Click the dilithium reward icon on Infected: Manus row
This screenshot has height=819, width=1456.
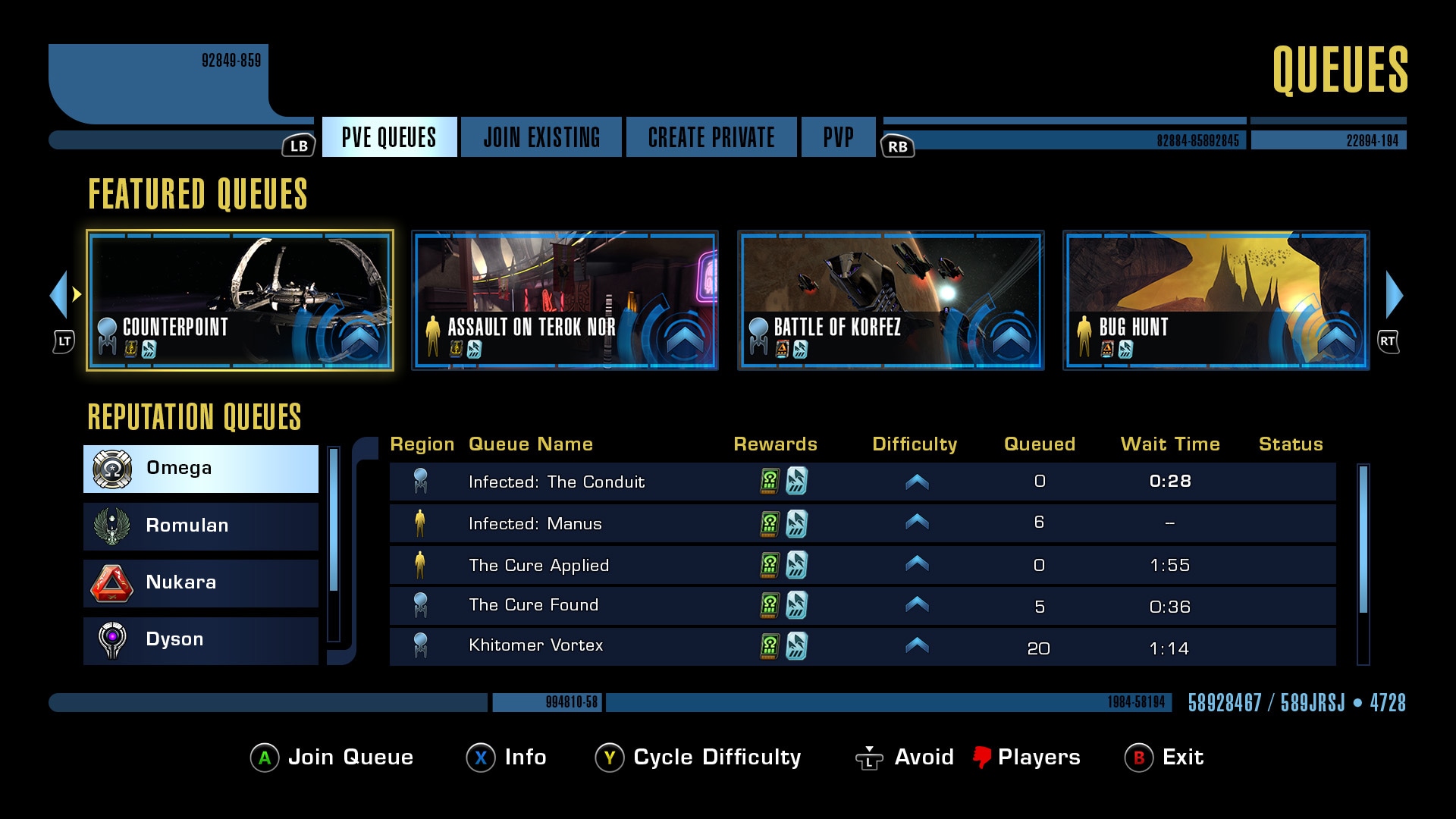click(x=795, y=523)
